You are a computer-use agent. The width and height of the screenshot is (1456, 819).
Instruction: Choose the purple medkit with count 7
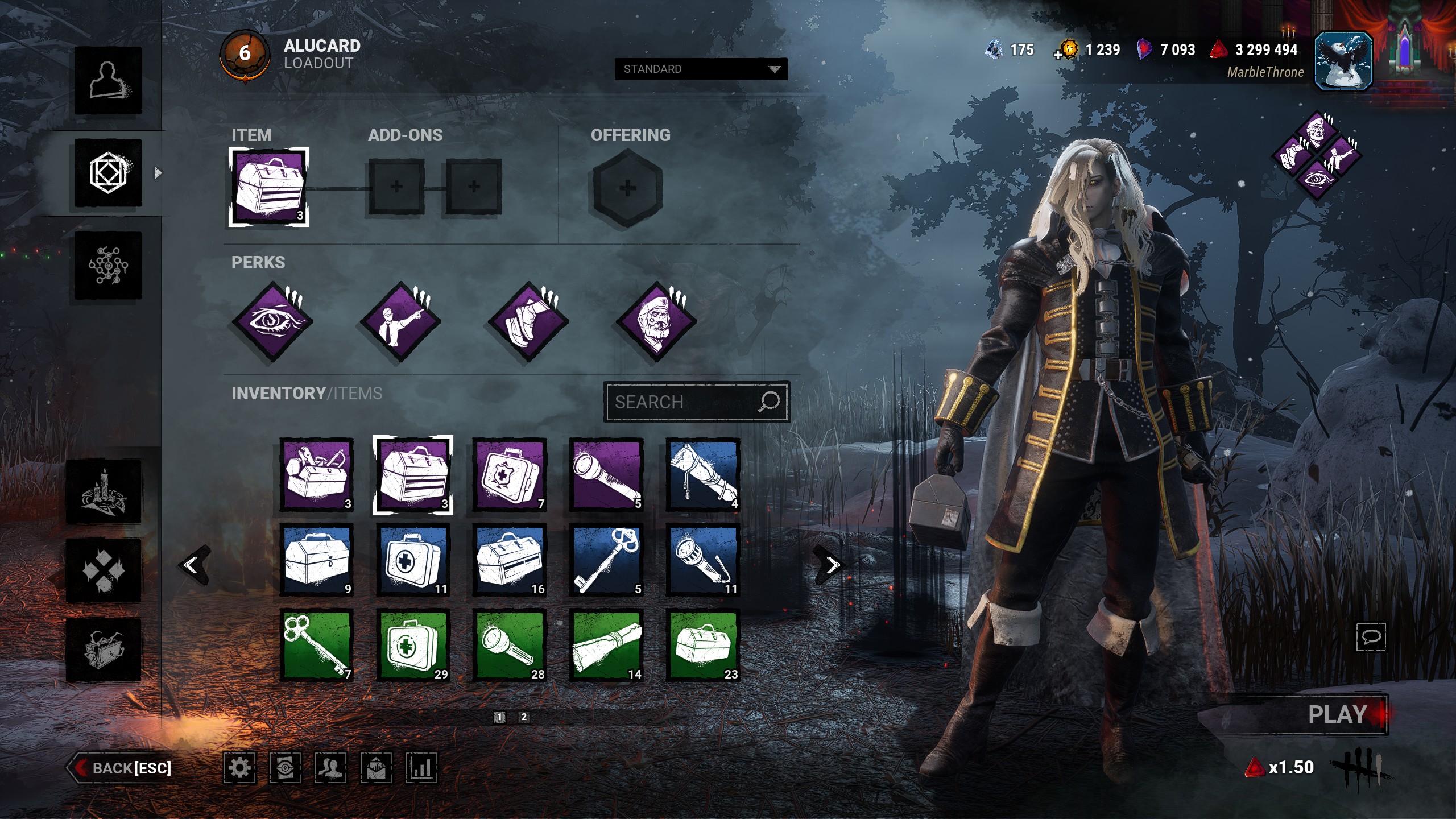510,474
